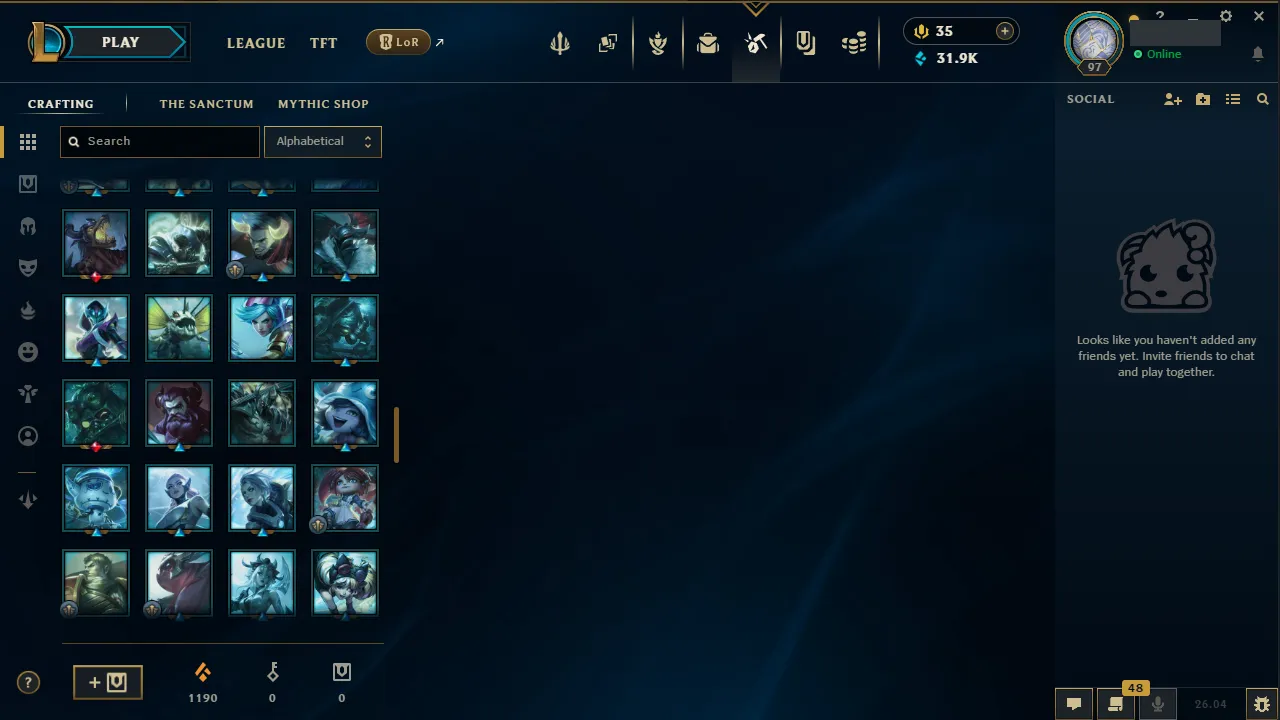Click the PLAY button
Image resolution: width=1280 pixels, height=720 pixels.
coord(120,42)
